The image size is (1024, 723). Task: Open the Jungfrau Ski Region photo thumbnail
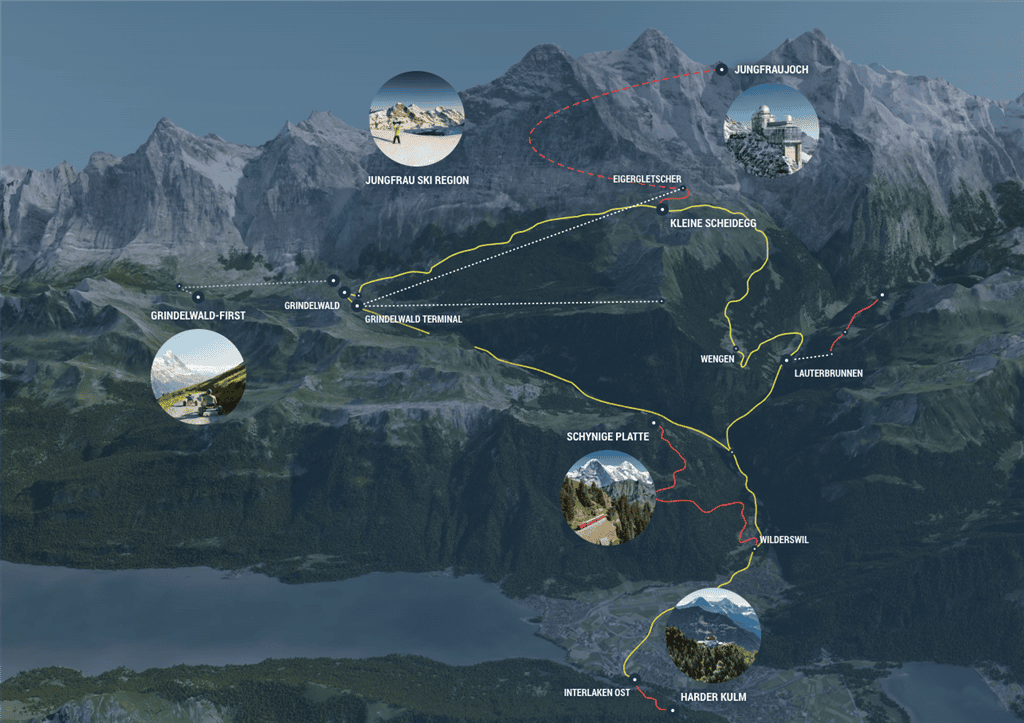(x=416, y=118)
